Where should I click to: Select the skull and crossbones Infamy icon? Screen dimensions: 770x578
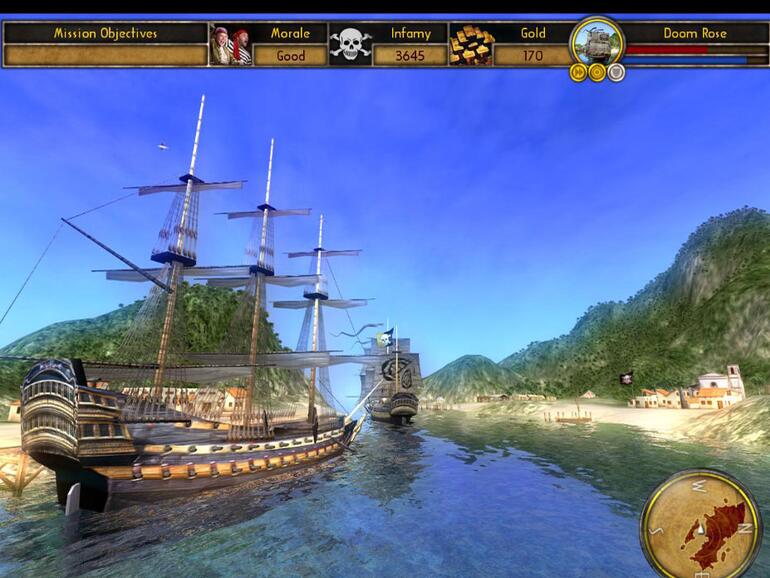[x=350, y=45]
